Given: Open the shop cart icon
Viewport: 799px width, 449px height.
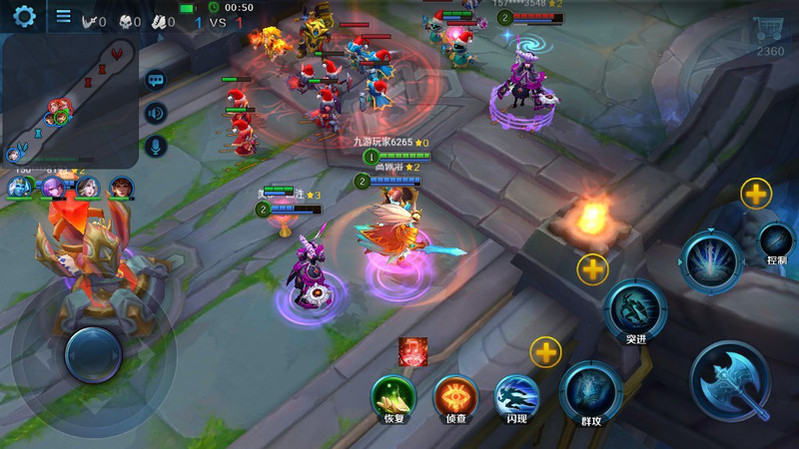Looking at the screenshot, I should [x=768, y=31].
